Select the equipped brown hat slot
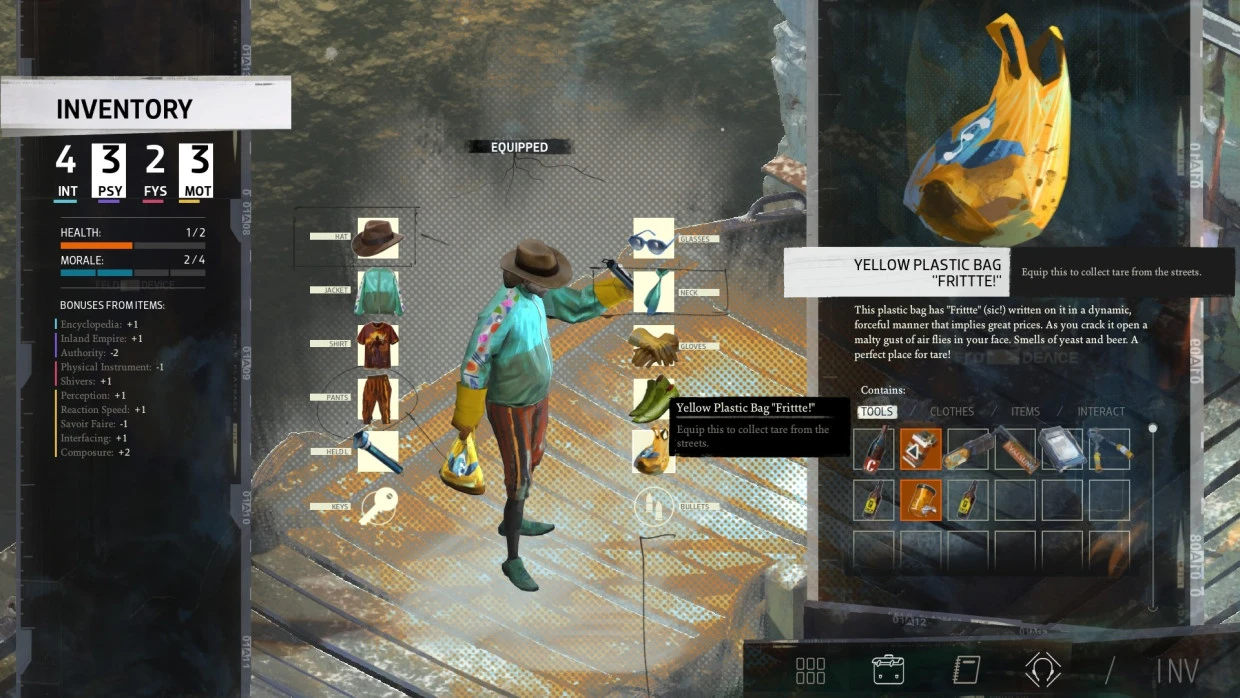This screenshot has height=698, width=1240. tap(378, 238)
